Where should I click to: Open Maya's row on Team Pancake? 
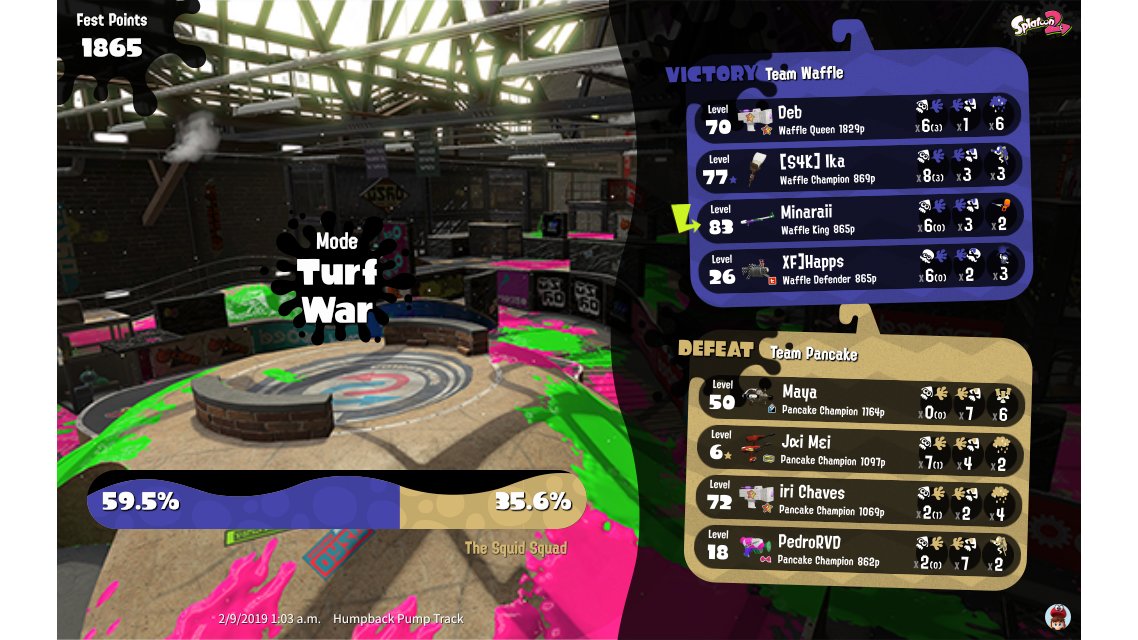860,398
